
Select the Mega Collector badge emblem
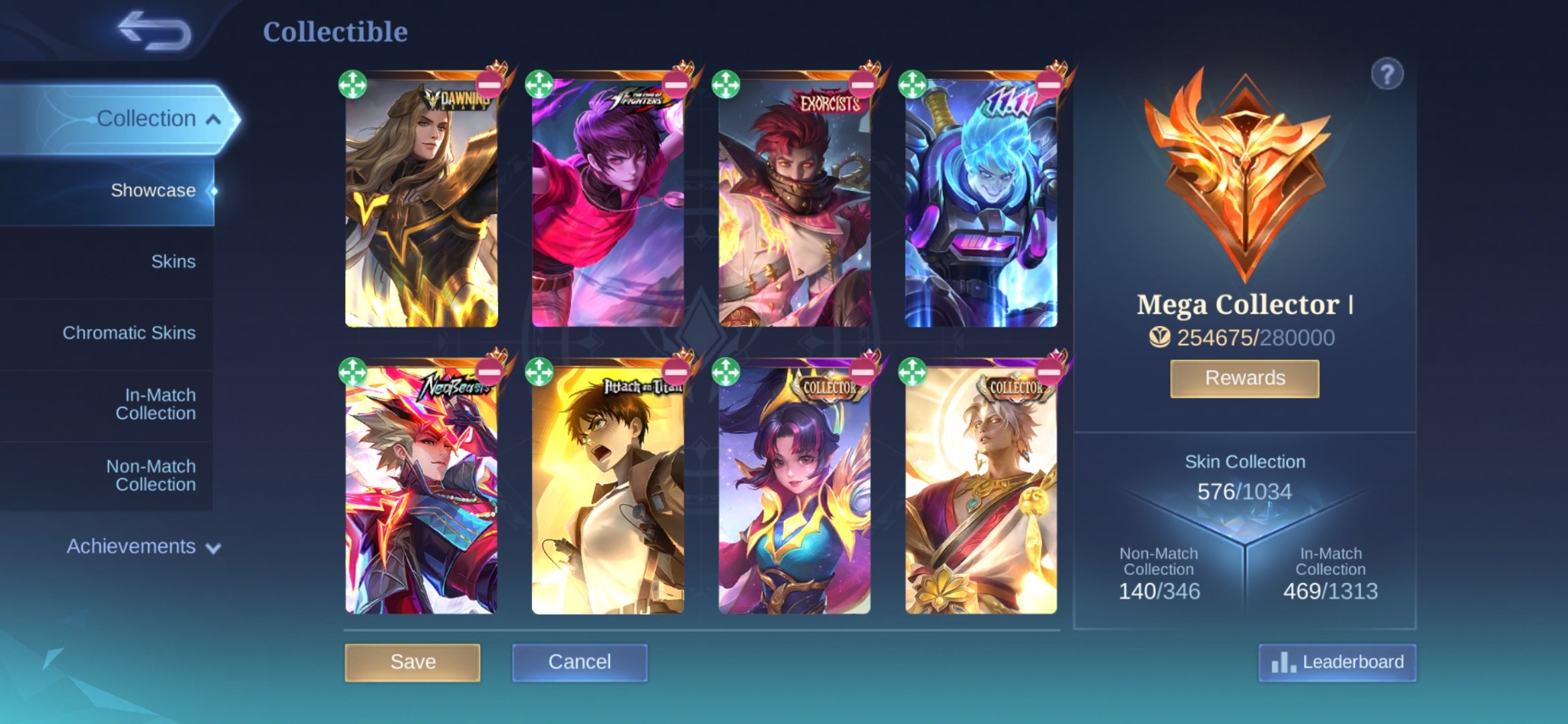tap(1244, 178)
